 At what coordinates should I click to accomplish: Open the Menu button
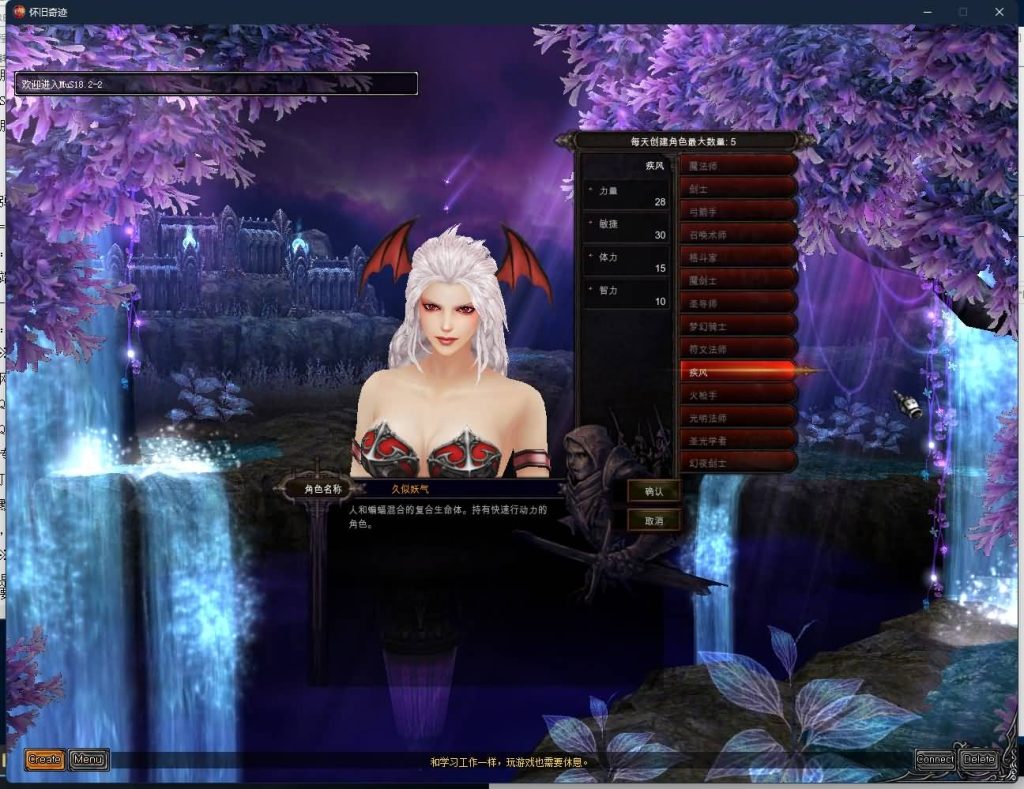89,760
